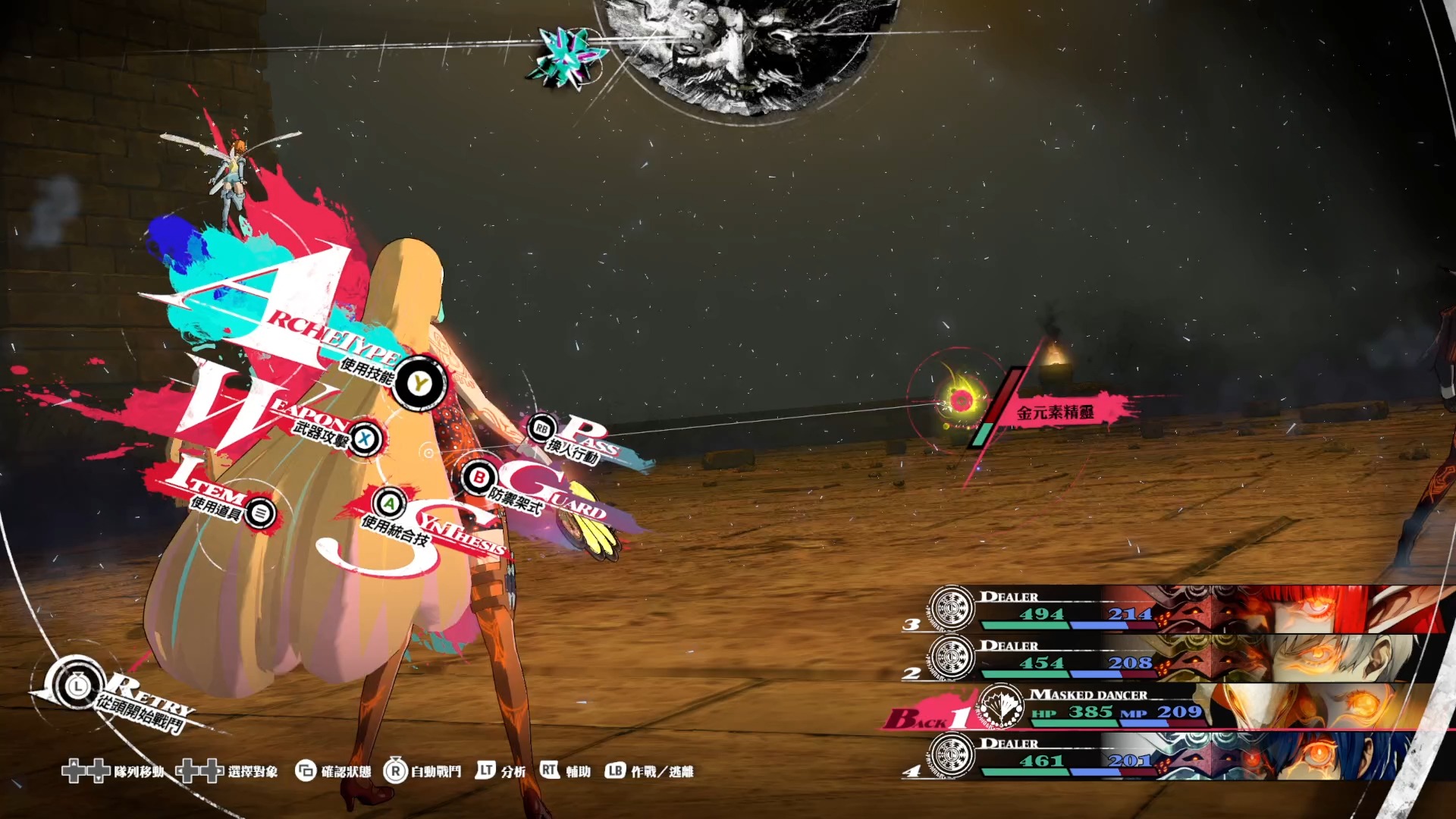The image size is (1456, 819).
Task: Choose the Masked Dancer party row
Action: tap(1183, 707)
